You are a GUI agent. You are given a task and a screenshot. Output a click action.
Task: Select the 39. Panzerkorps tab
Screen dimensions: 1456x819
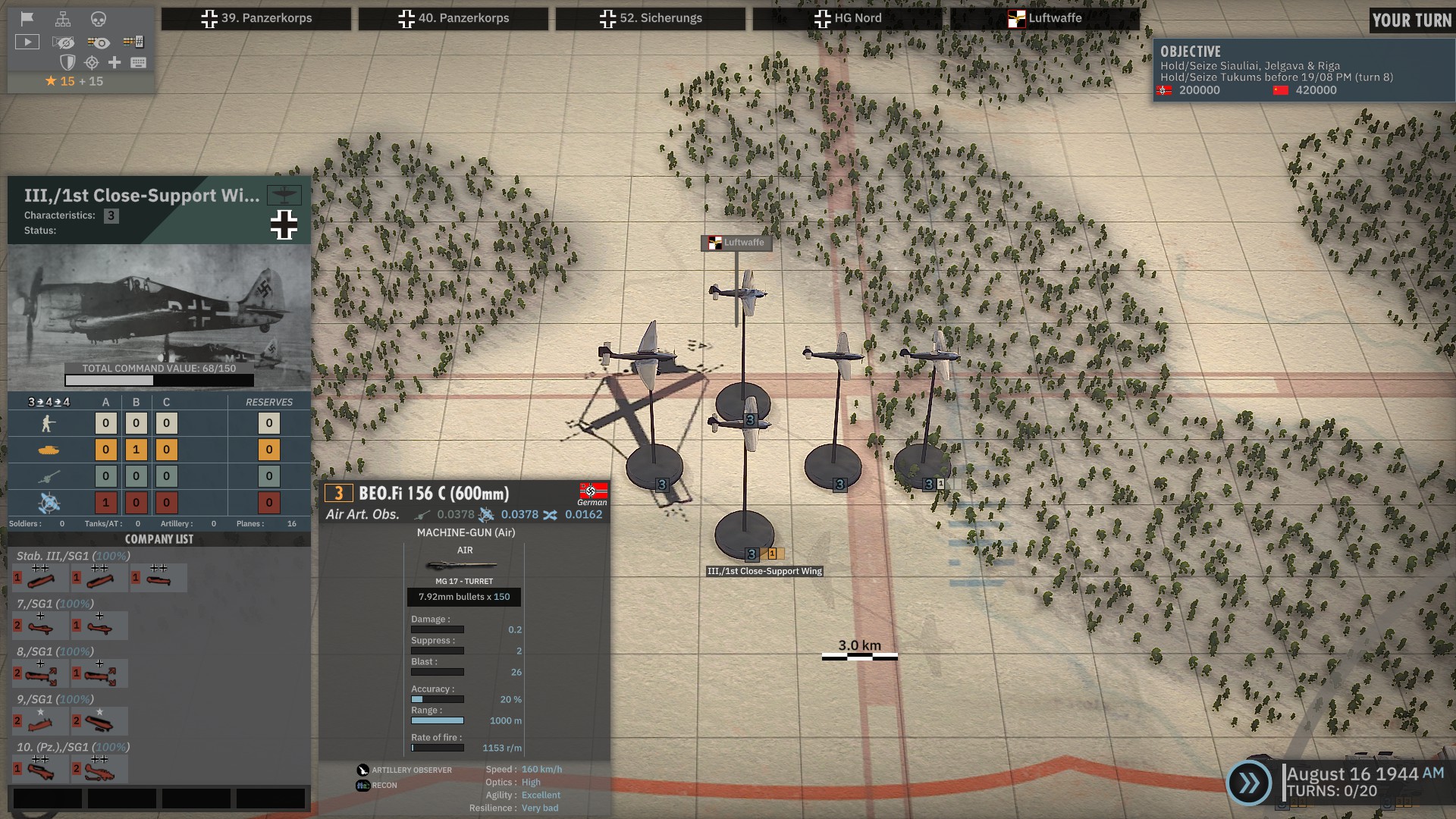pyautogui.click(x=256, y=18)
